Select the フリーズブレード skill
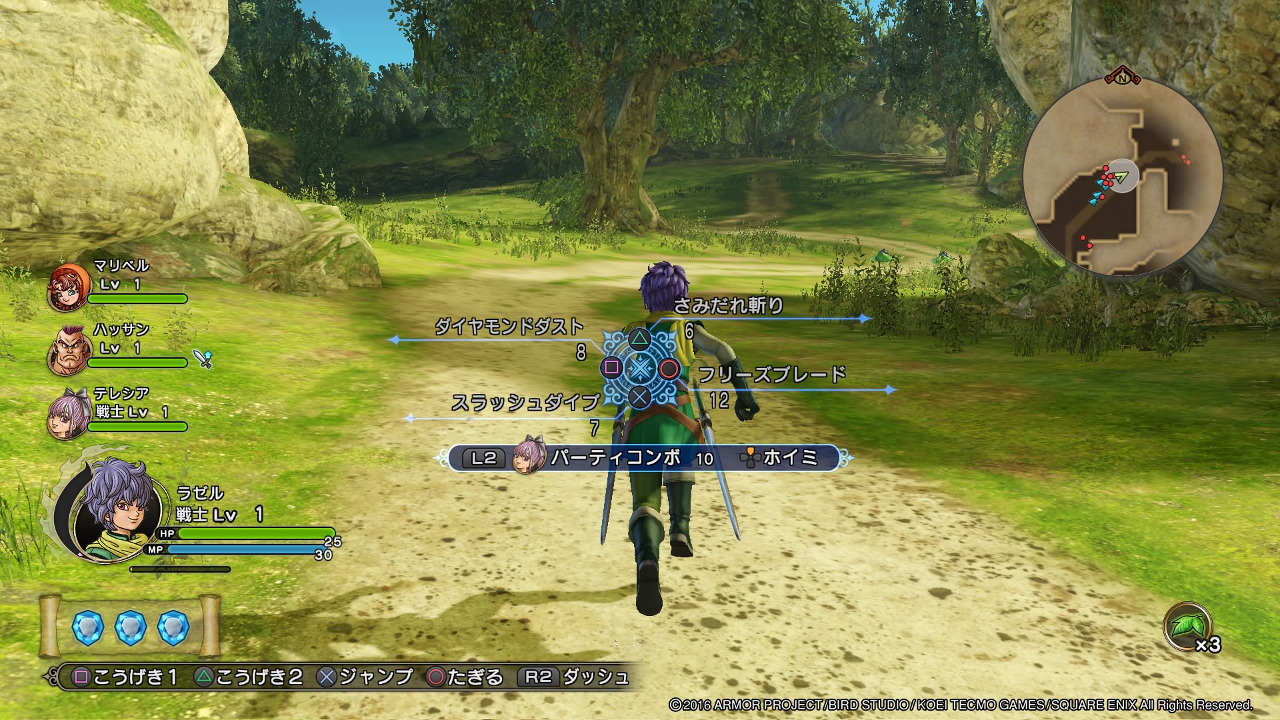This screenshot has width=1280, height=720. [771, 375]
